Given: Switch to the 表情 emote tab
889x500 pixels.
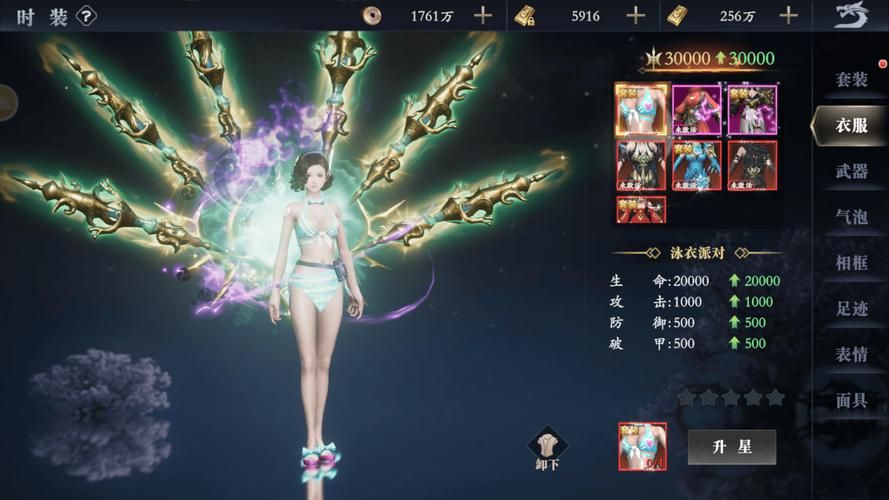Looking at the screenshot, I should click(x=851, y=354).
